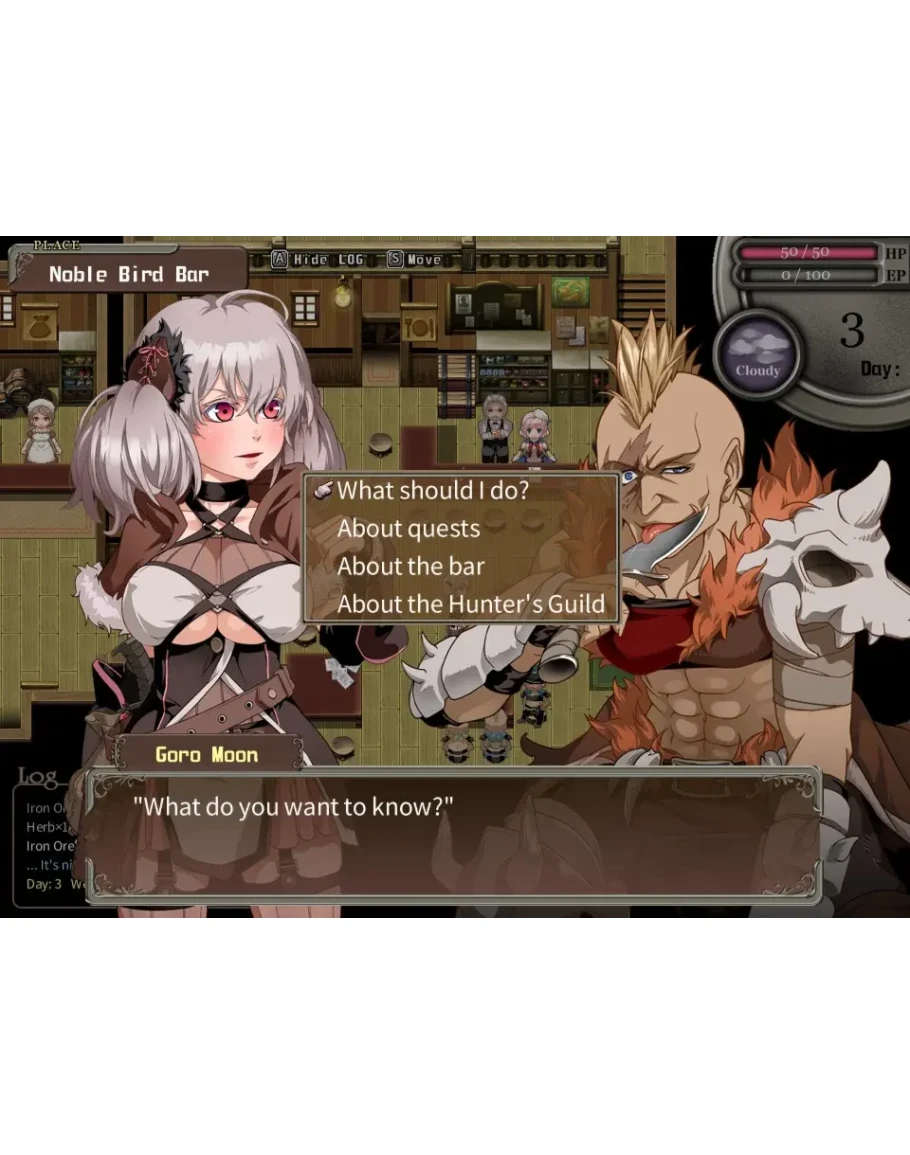Advance the "What do you want to know?" dialogue box

click(455, 836)
